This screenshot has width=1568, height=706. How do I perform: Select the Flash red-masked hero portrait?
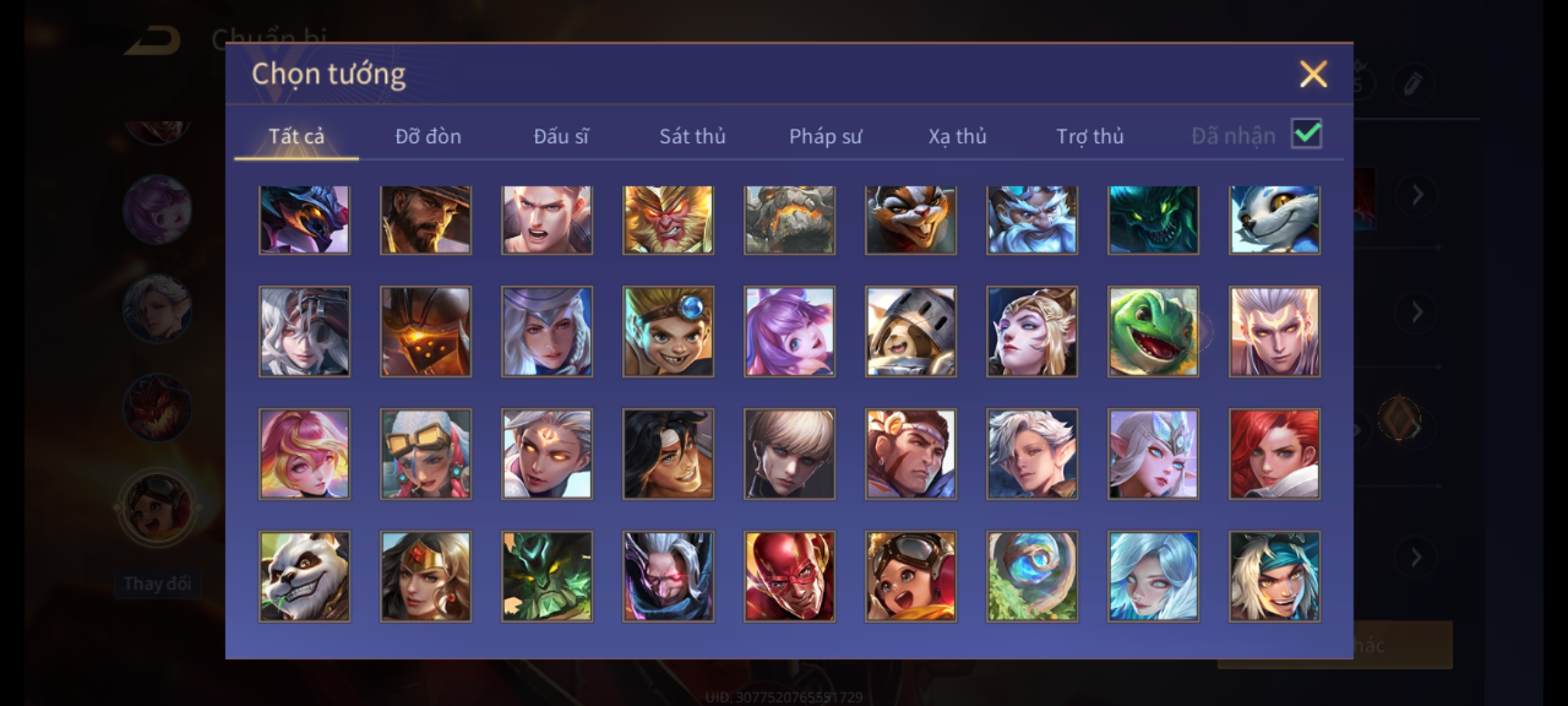pos(789,576)
